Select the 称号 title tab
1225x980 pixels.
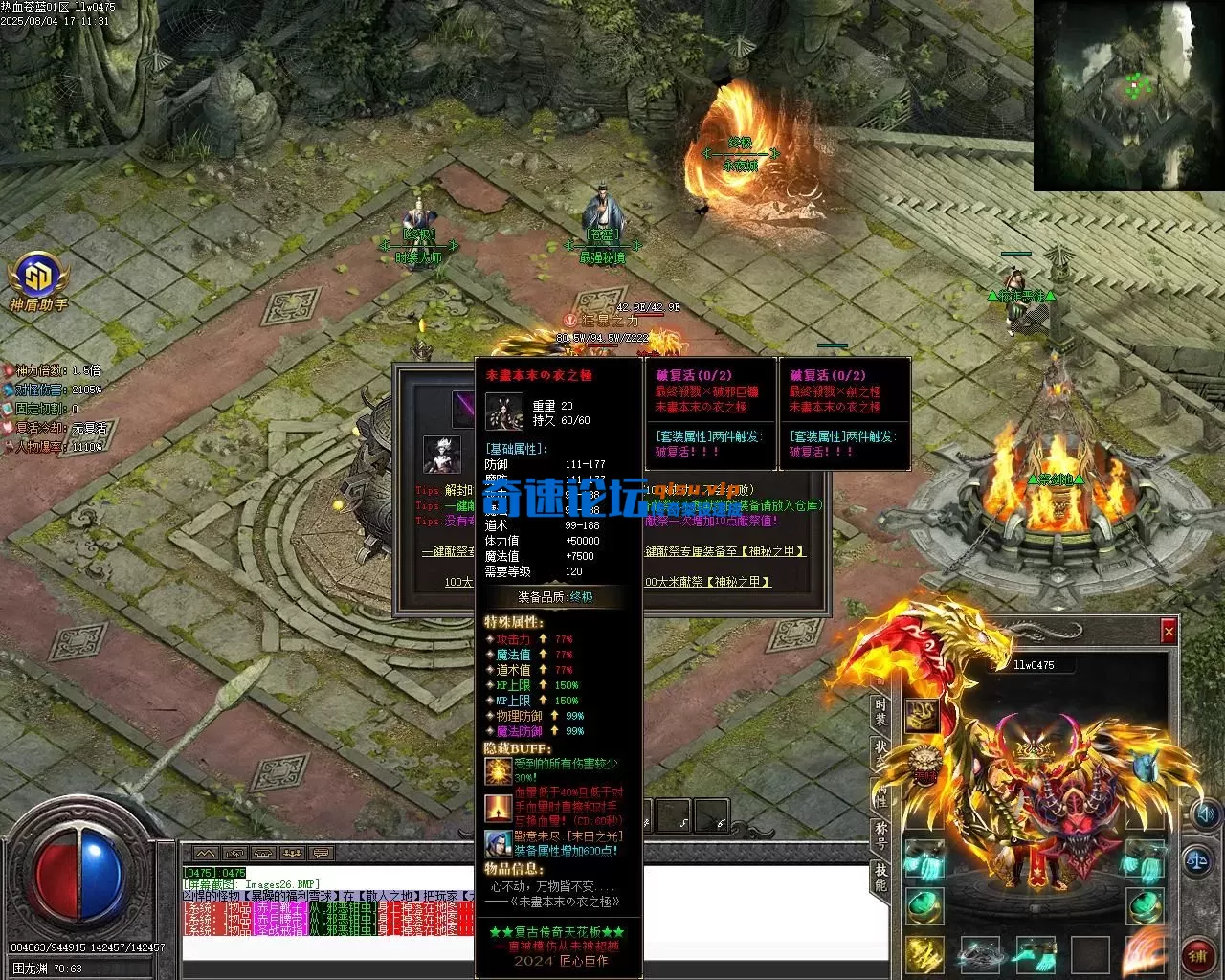tap(880, 835)
